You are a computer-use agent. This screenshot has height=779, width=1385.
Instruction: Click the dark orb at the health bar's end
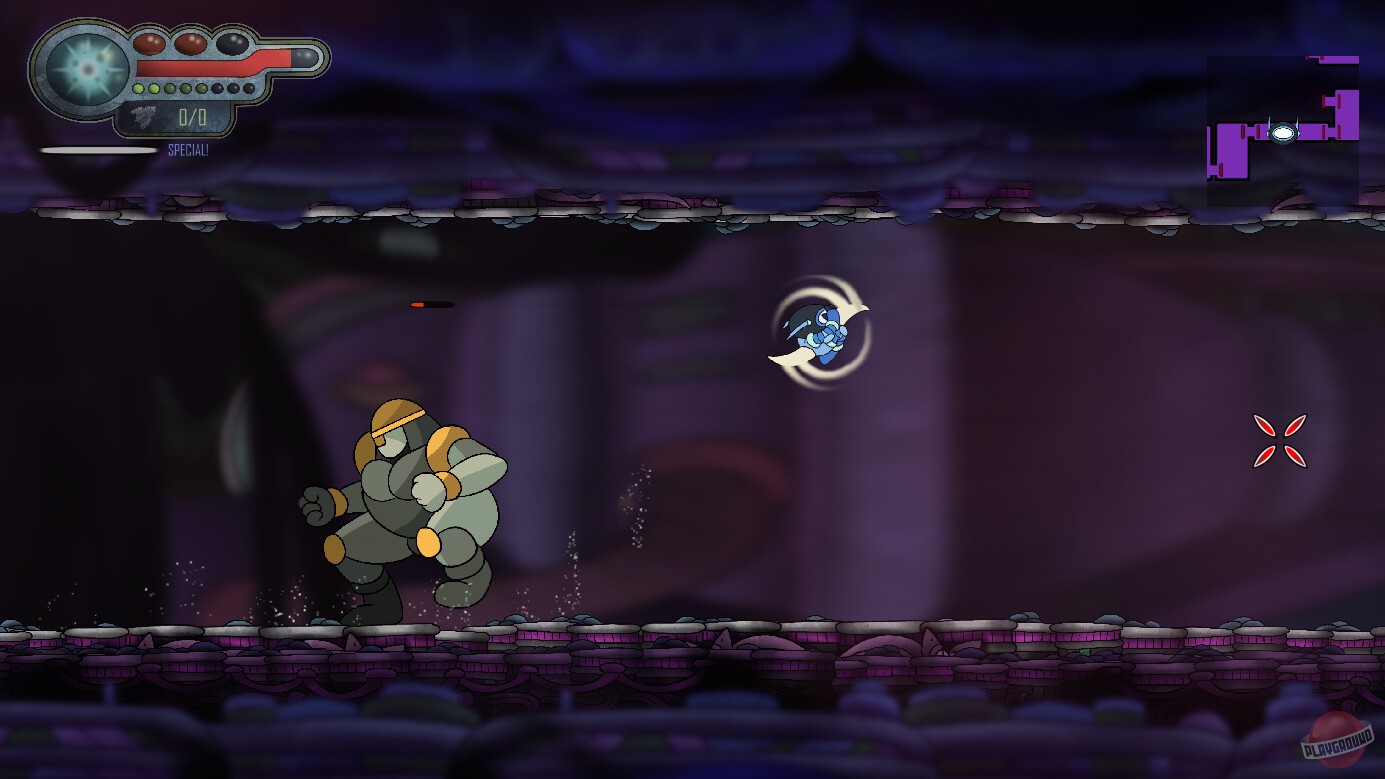[x=306, y=57]
